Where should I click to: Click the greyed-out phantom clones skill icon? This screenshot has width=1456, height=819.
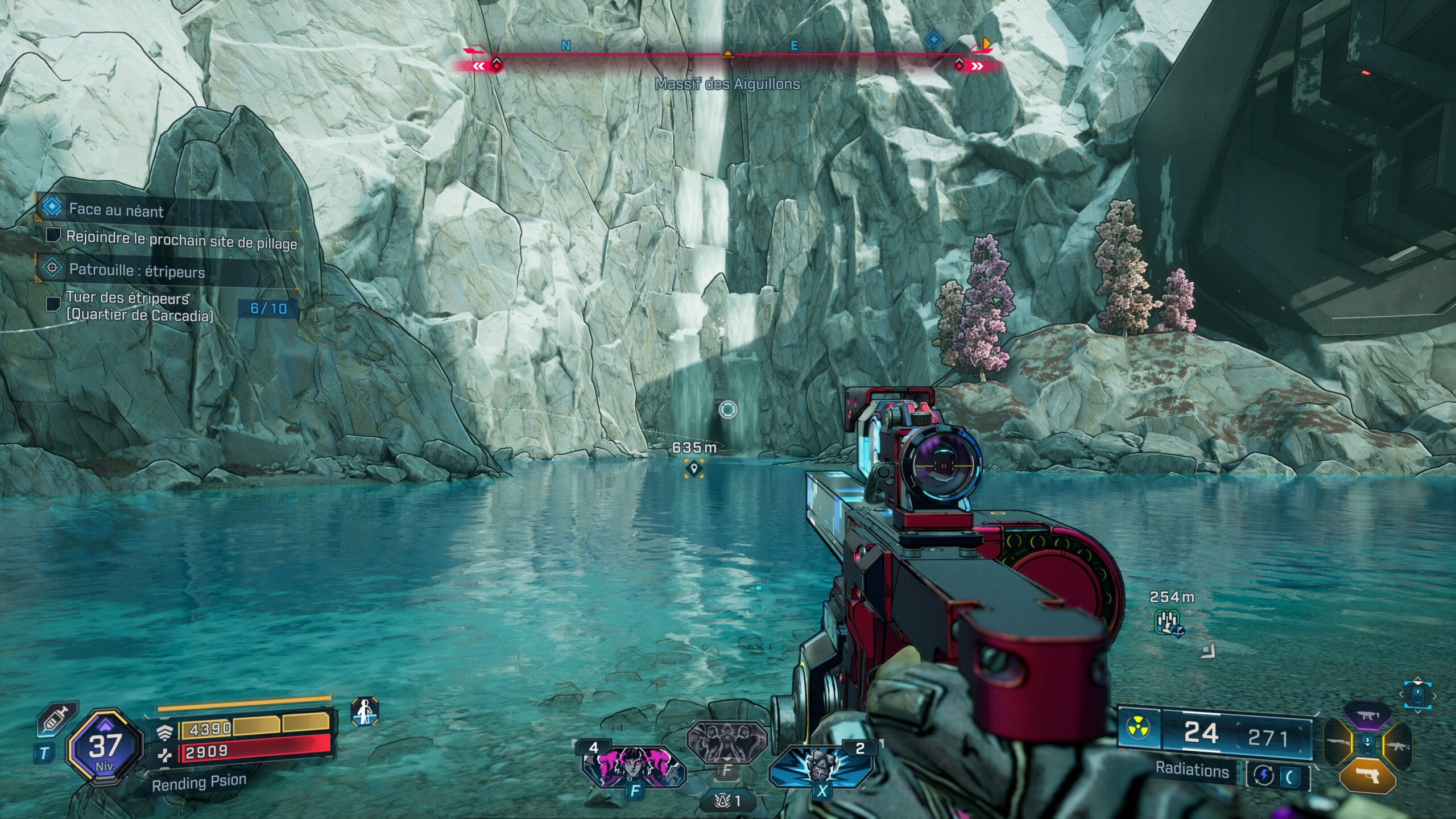[x=726, y=742]
